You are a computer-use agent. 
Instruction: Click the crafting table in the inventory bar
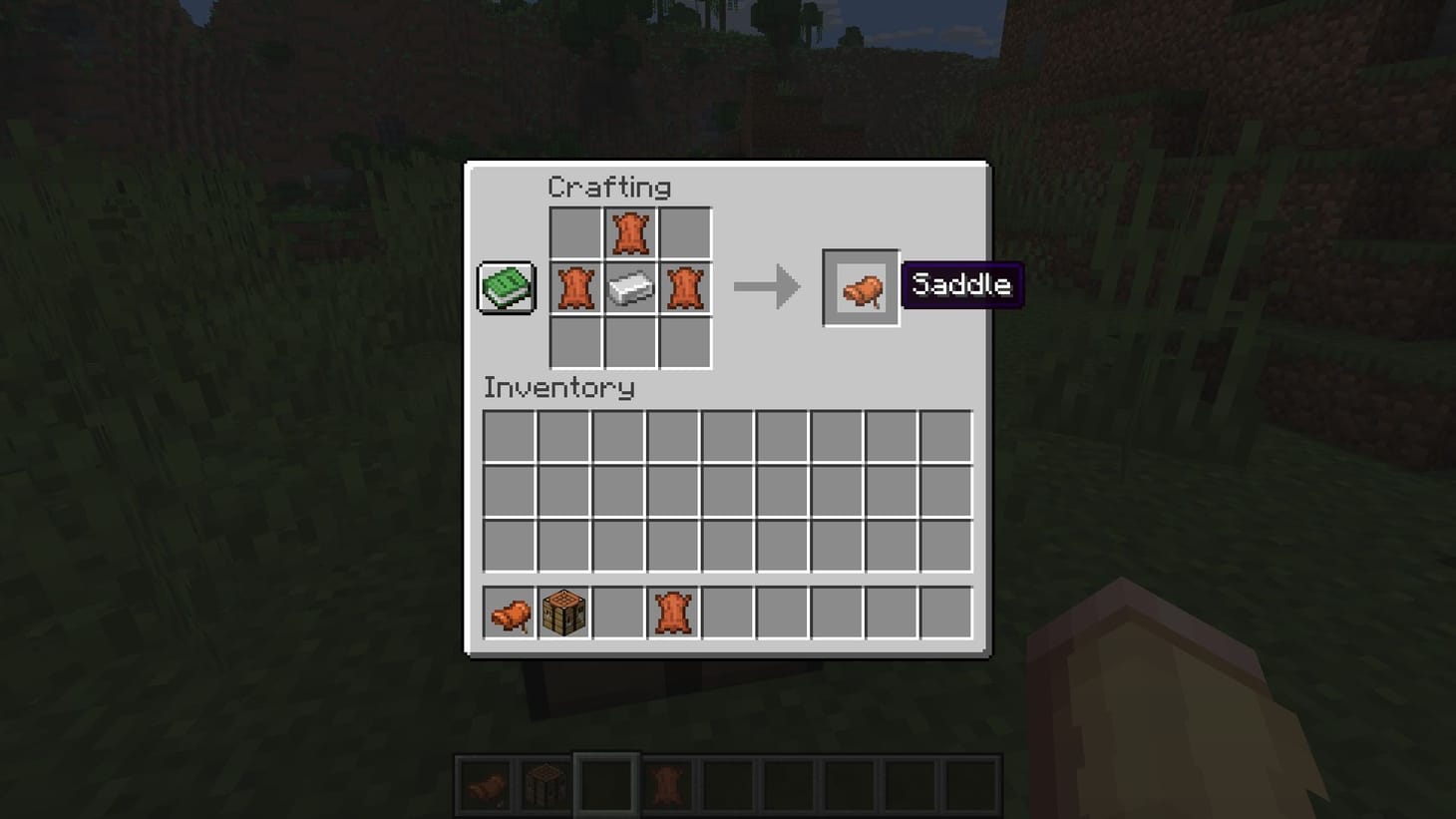pos(563,612)
